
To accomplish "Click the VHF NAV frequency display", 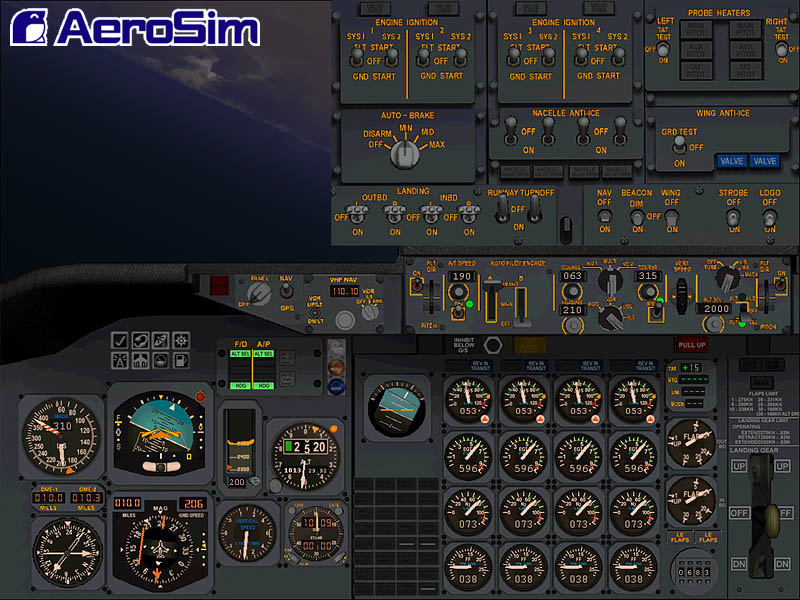I will [x=344, y=291].
